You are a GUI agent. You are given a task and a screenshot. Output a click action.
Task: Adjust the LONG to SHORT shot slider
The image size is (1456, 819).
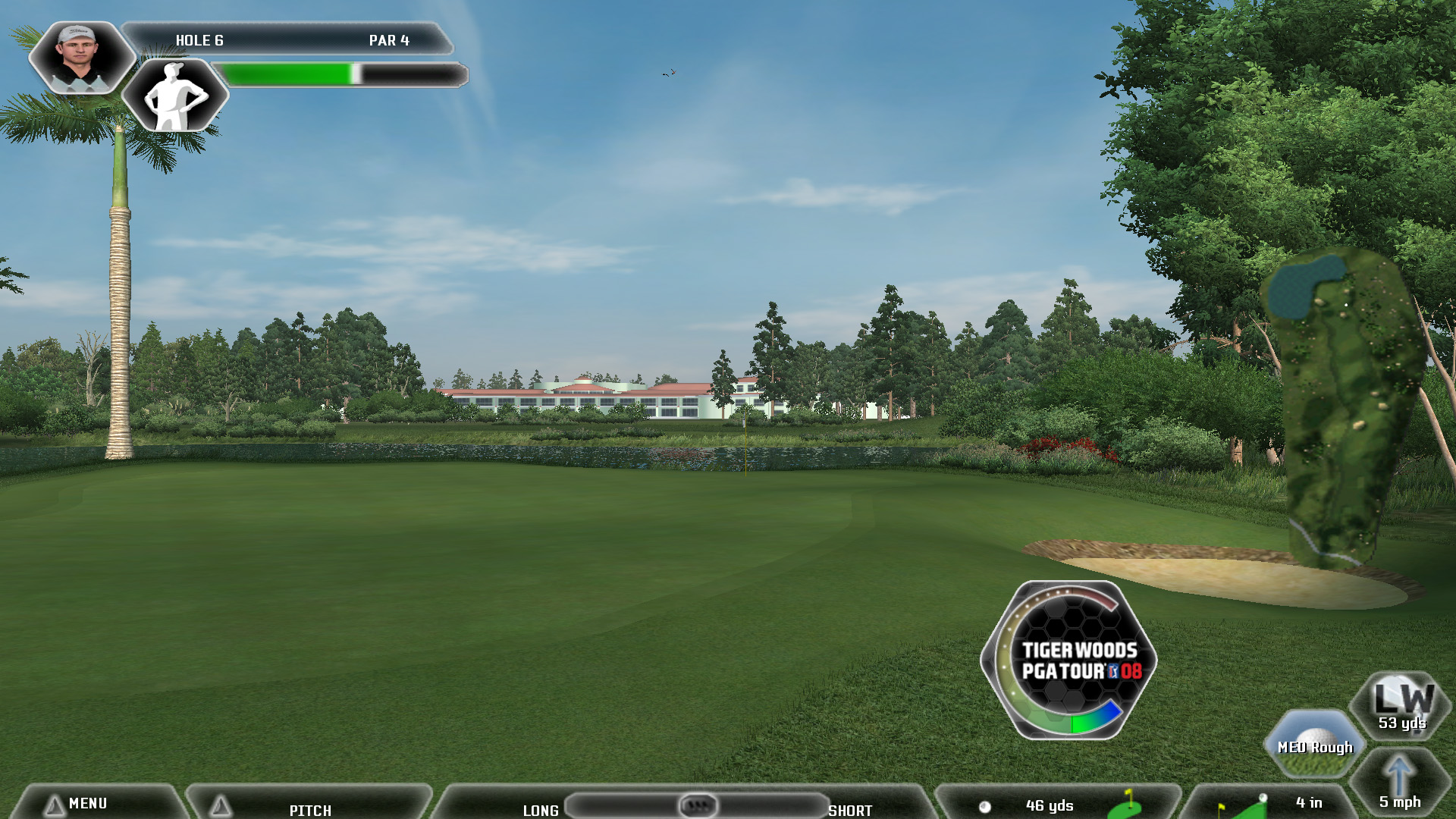tap(698, 805)
